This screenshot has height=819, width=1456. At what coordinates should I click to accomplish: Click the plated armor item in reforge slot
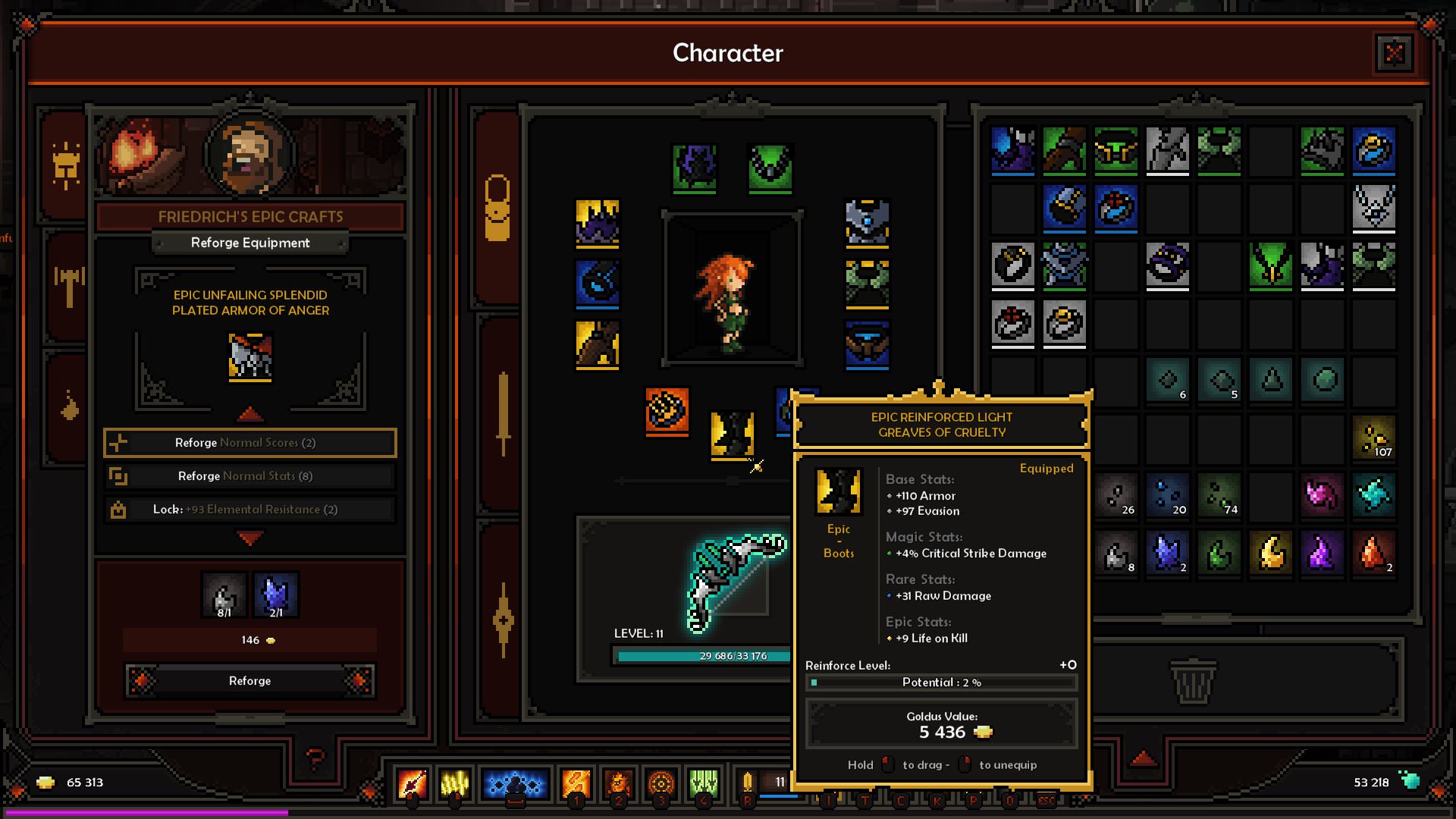tap(250, 356)
